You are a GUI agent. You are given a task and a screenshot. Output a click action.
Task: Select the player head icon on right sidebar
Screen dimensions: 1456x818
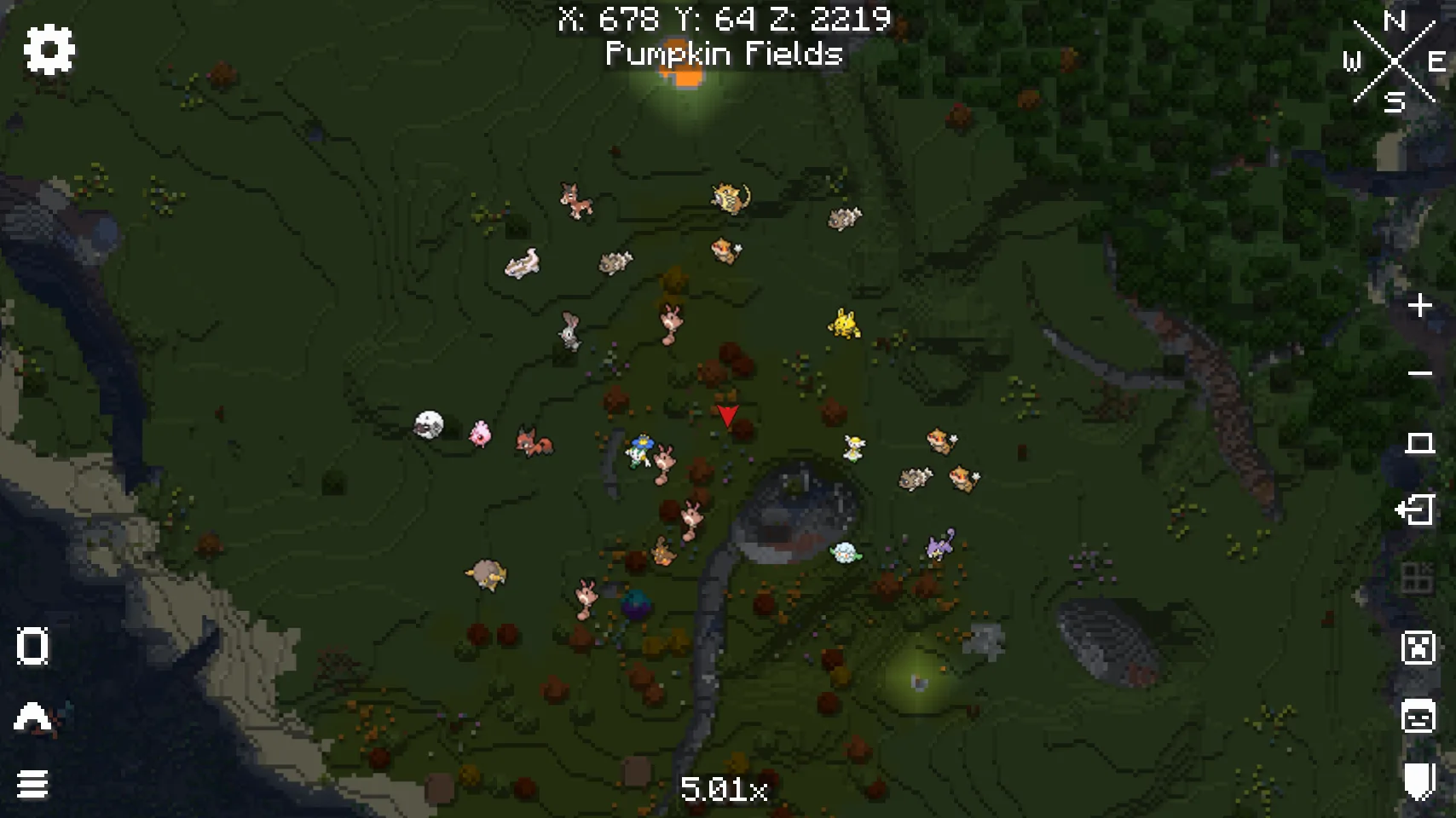click(1418, 717)
